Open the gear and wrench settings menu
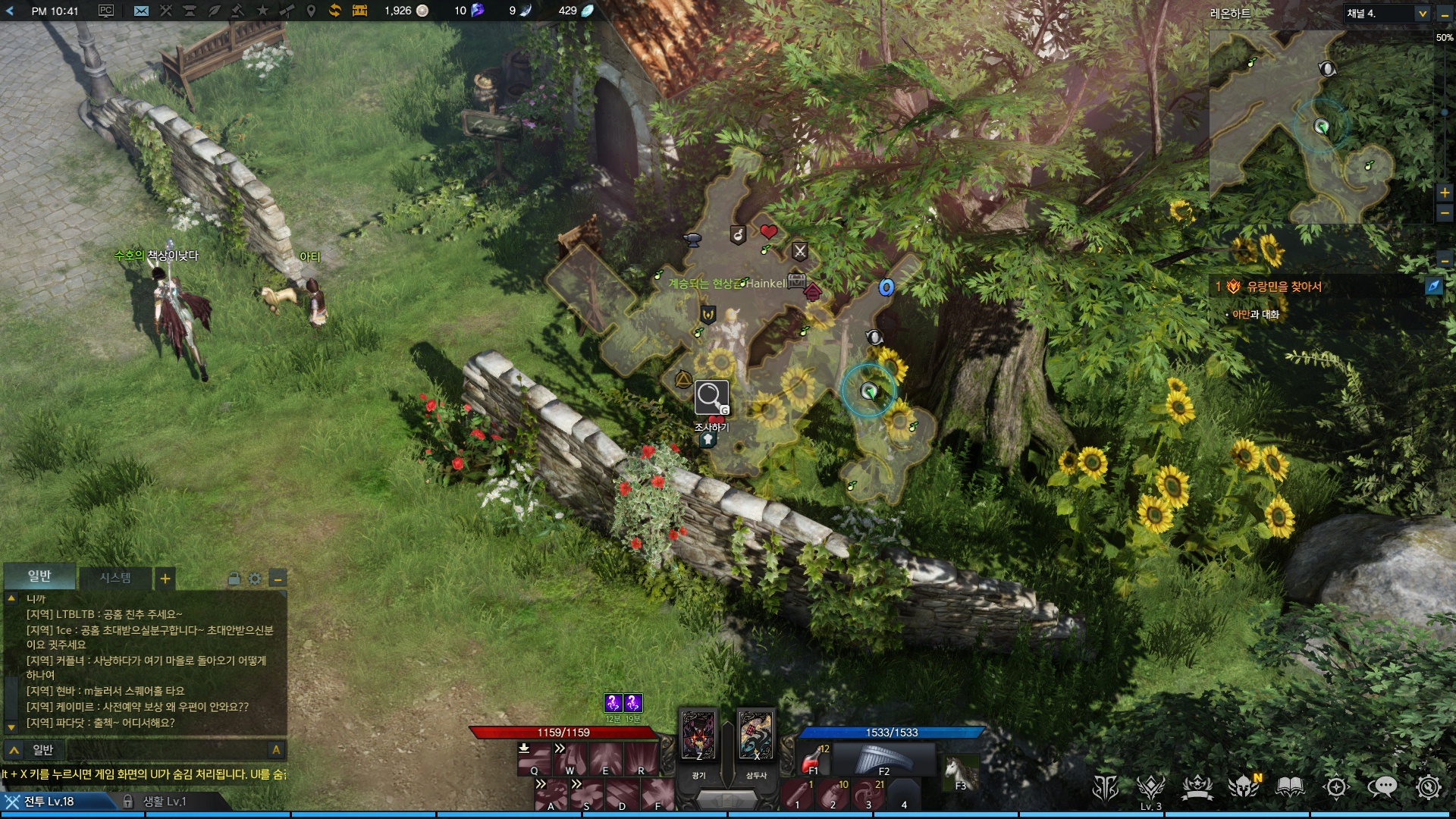 [1428, 788]
